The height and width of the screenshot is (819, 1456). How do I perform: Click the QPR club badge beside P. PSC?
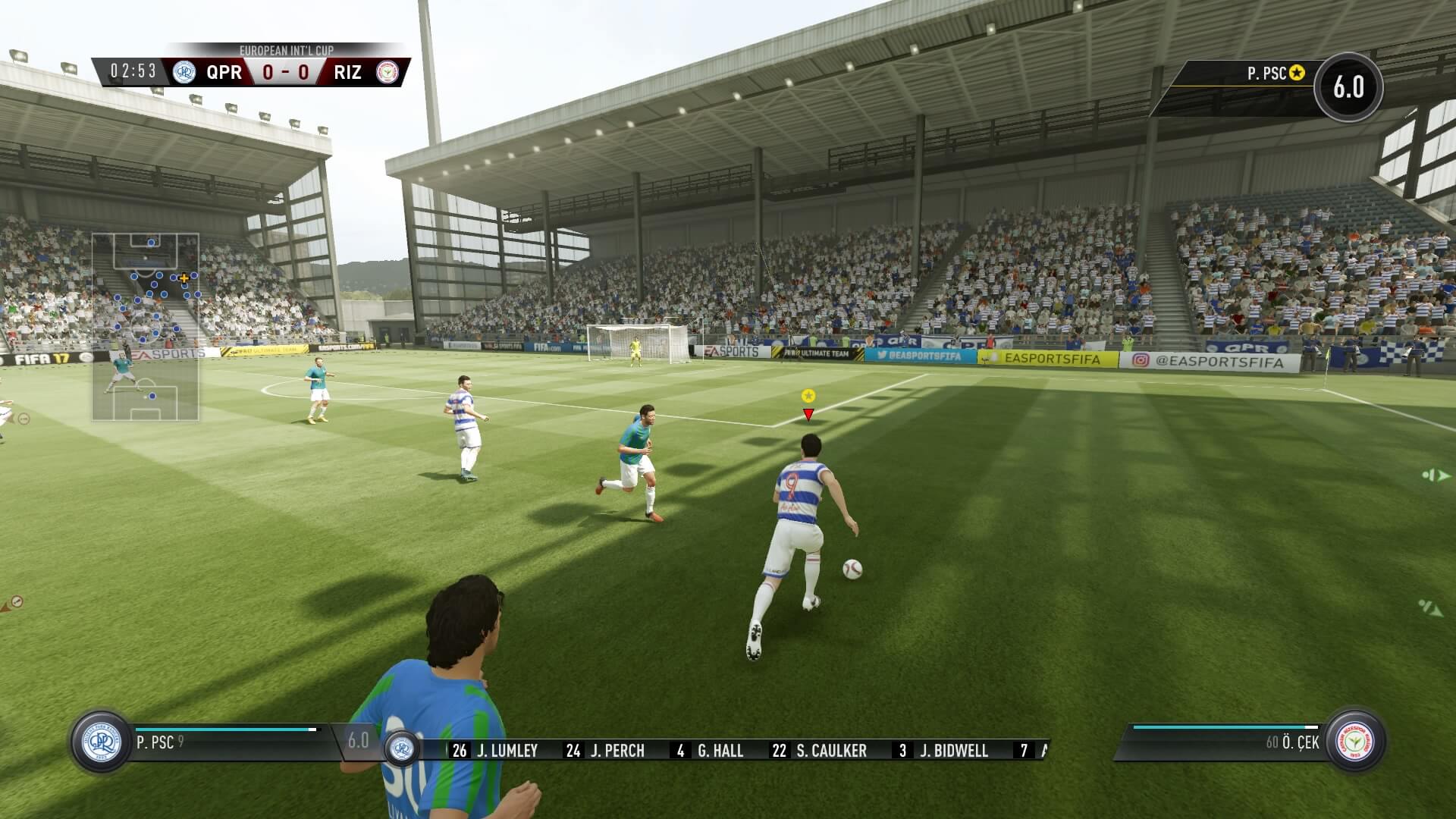pyautogui.click(x=102, y=742)
